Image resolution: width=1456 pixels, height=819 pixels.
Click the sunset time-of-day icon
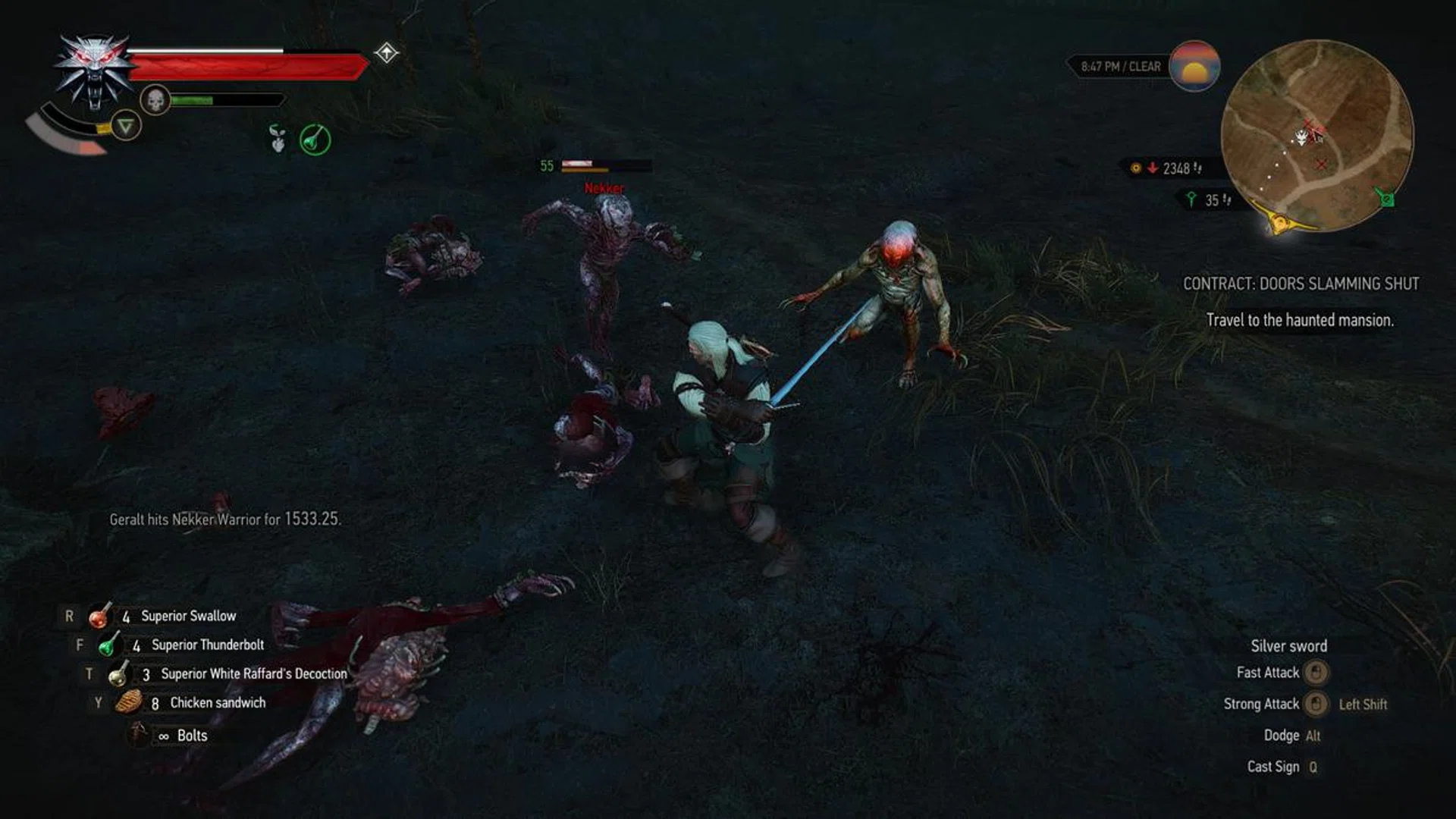click(1194, 67)
